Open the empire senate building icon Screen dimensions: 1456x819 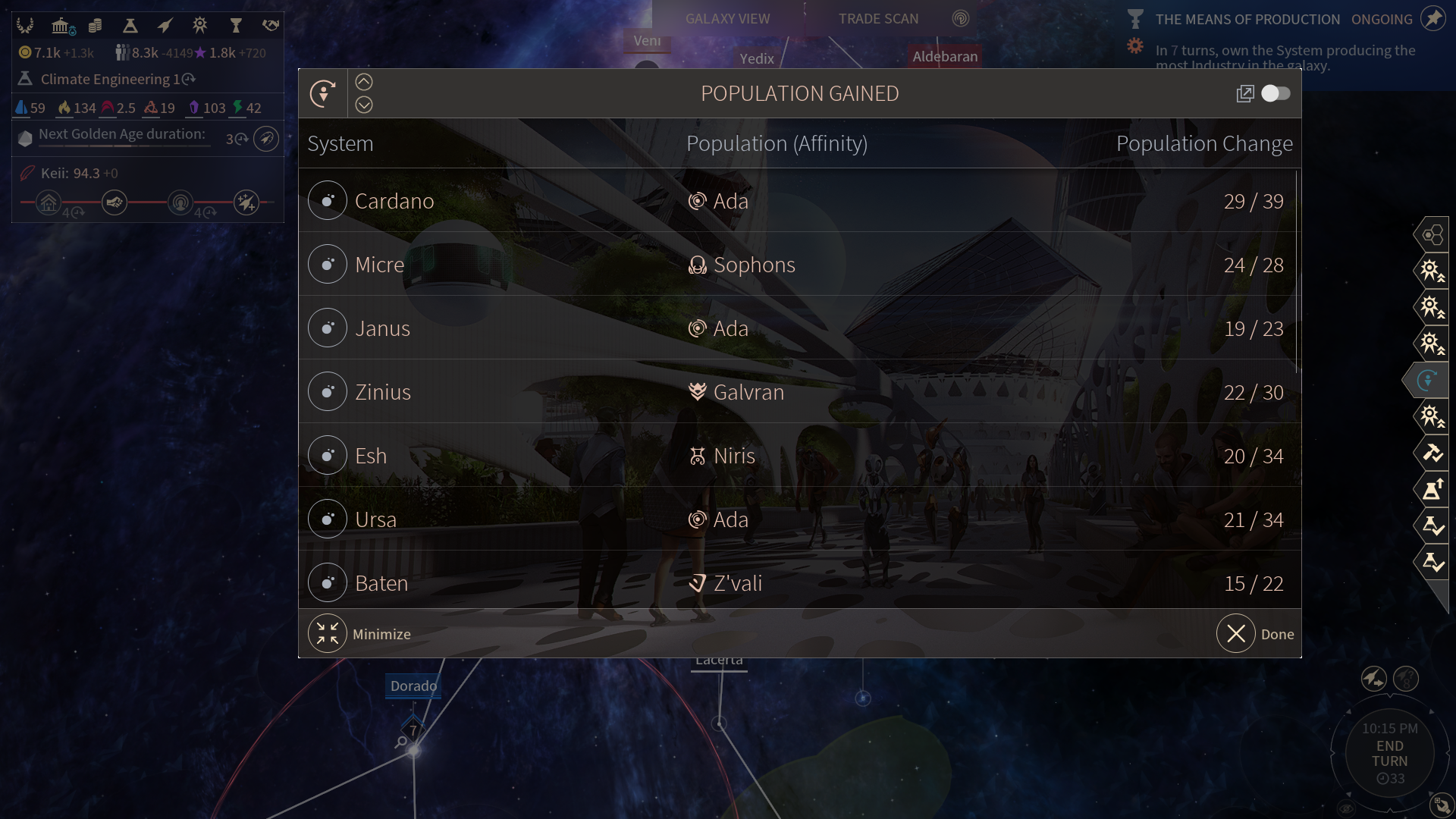[61, 27]
